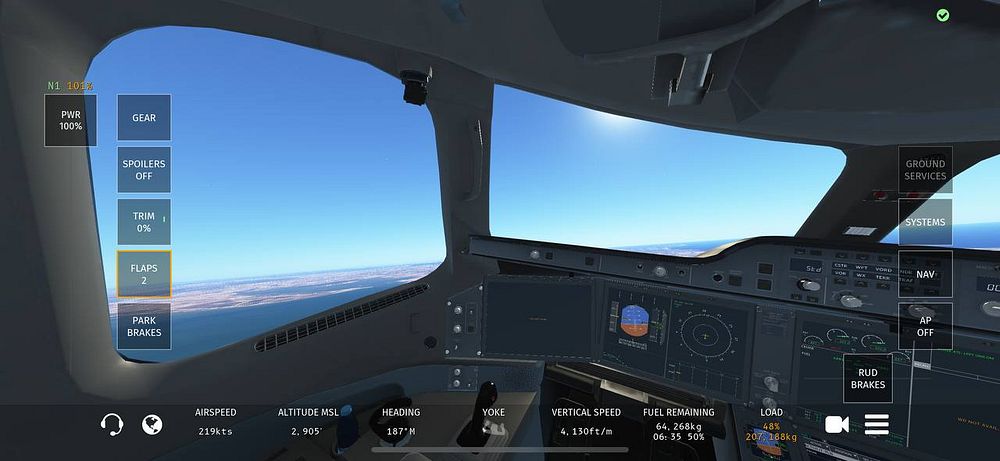Open the globe map icon
1000x461 pixels.
point(152,425)
